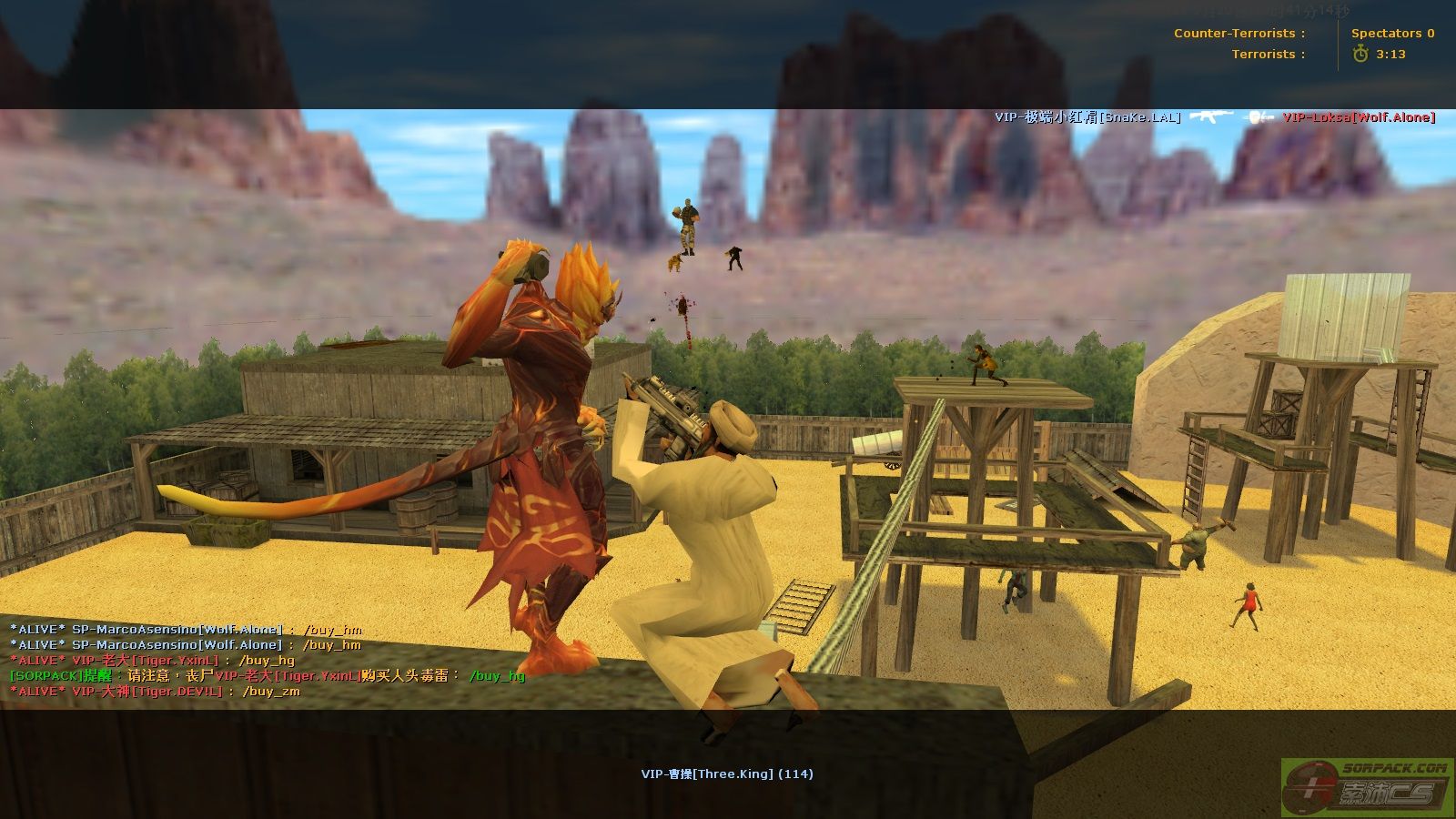This screenshot has height=819, width=1456.
Task: Select the green SORPACK notice chat line
Action: click(267, 676)
